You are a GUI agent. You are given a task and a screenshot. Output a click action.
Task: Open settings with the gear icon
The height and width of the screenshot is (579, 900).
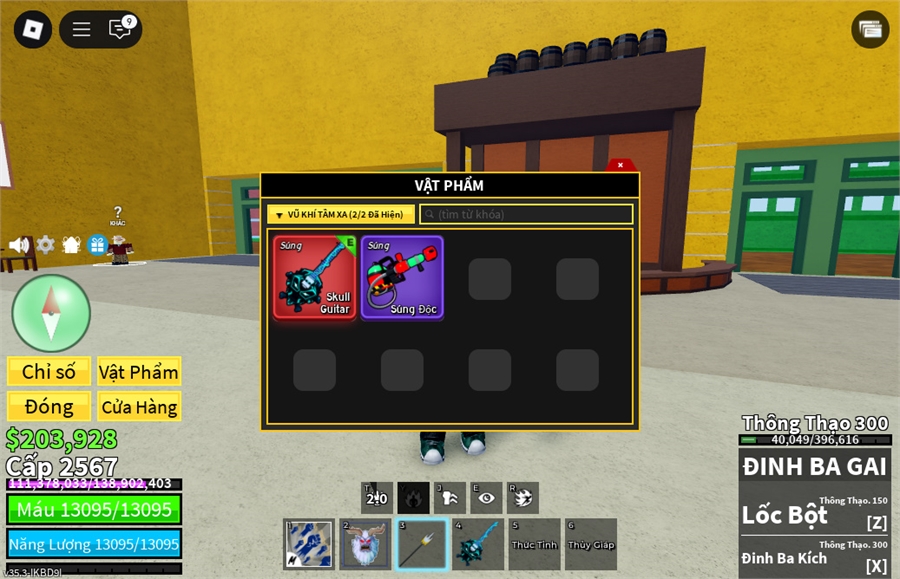point(45,245)
